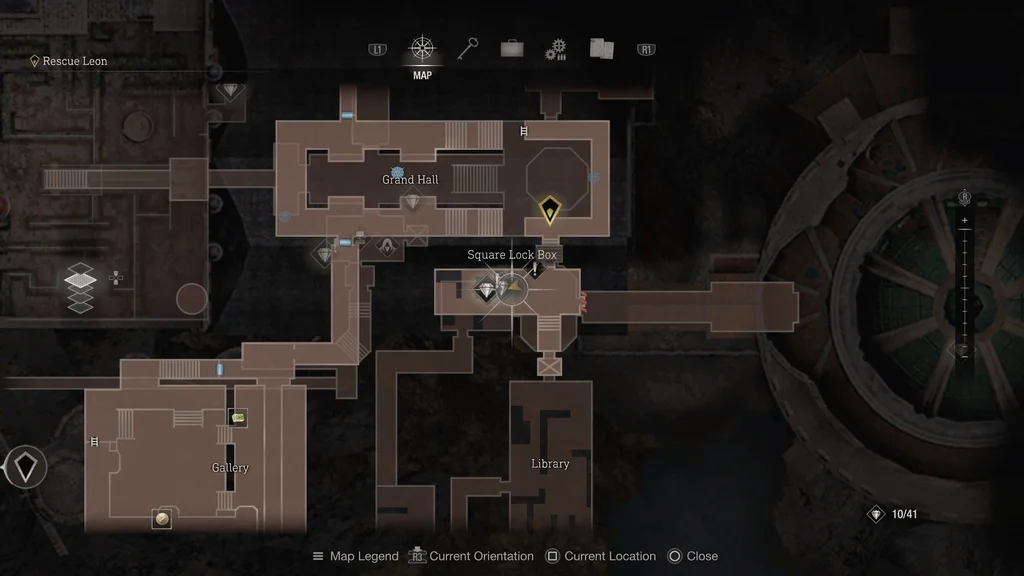Switch to the key items tab

click(x=468, y=49)
